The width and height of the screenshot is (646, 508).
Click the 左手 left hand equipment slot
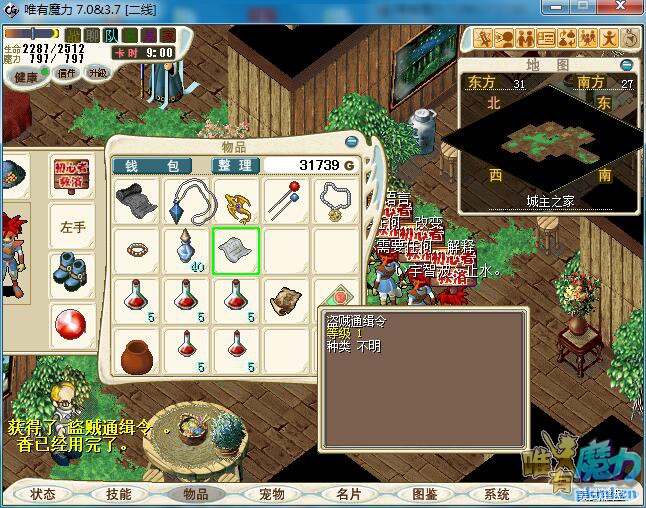(73, 227)
